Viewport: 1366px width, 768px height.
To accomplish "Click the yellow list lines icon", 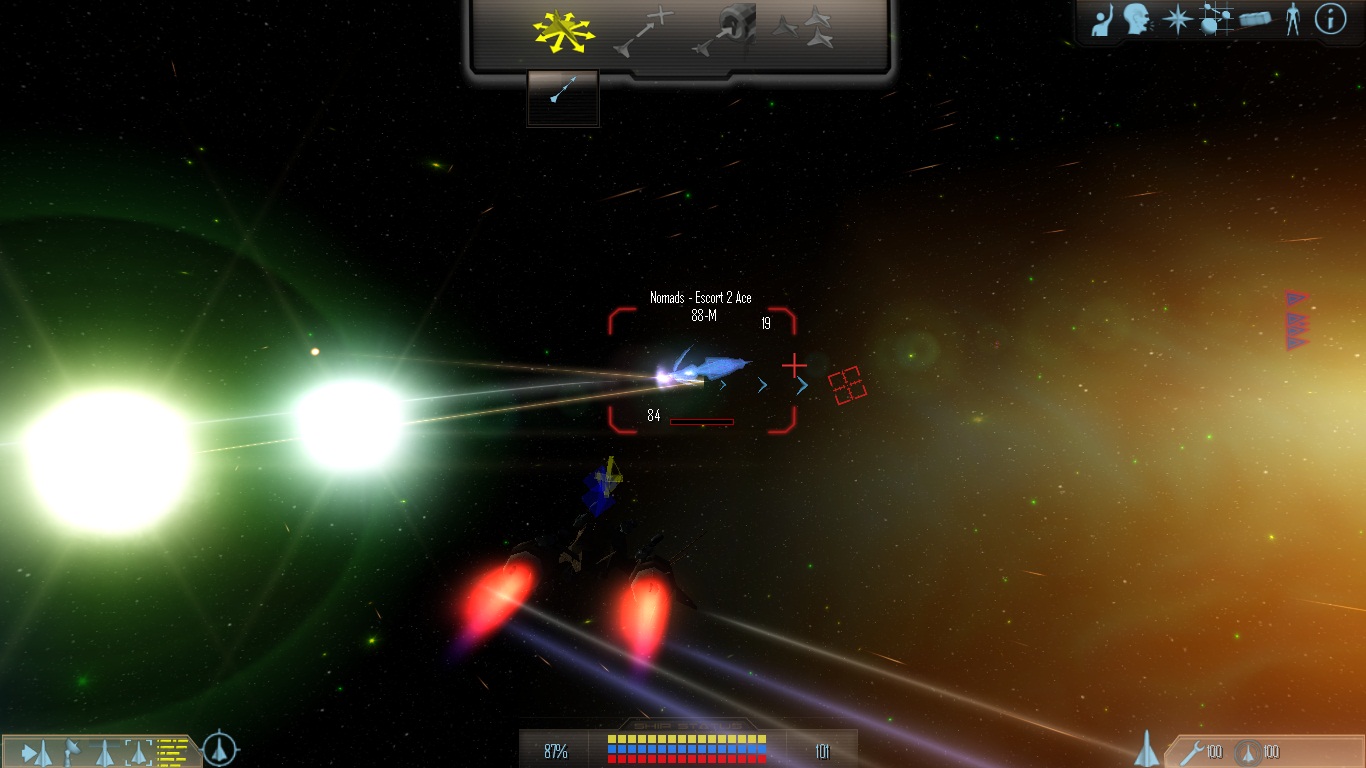I will point(173,750).
